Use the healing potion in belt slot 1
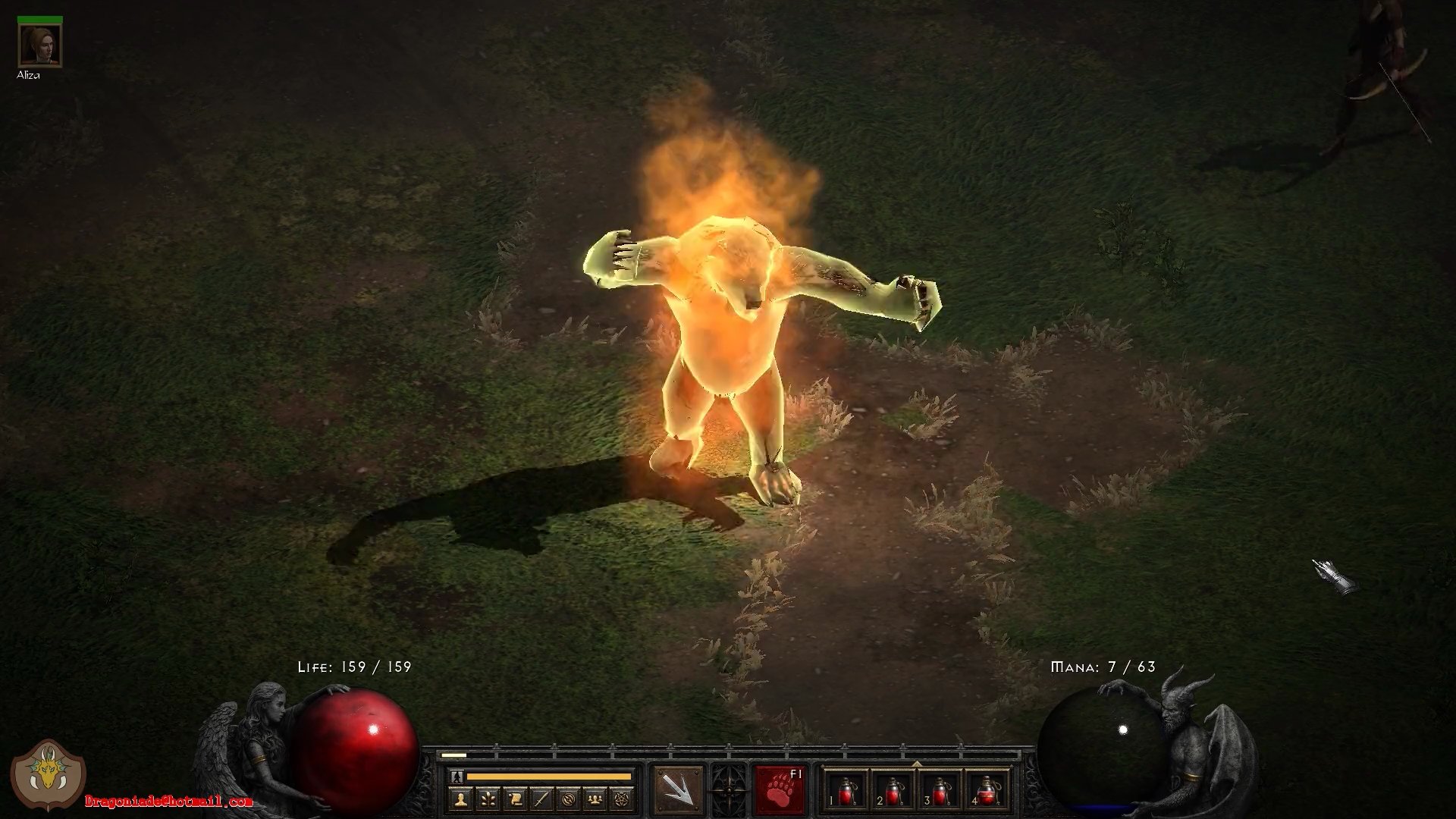Screen dimensions: 1456x819 (x=847, y=791)
